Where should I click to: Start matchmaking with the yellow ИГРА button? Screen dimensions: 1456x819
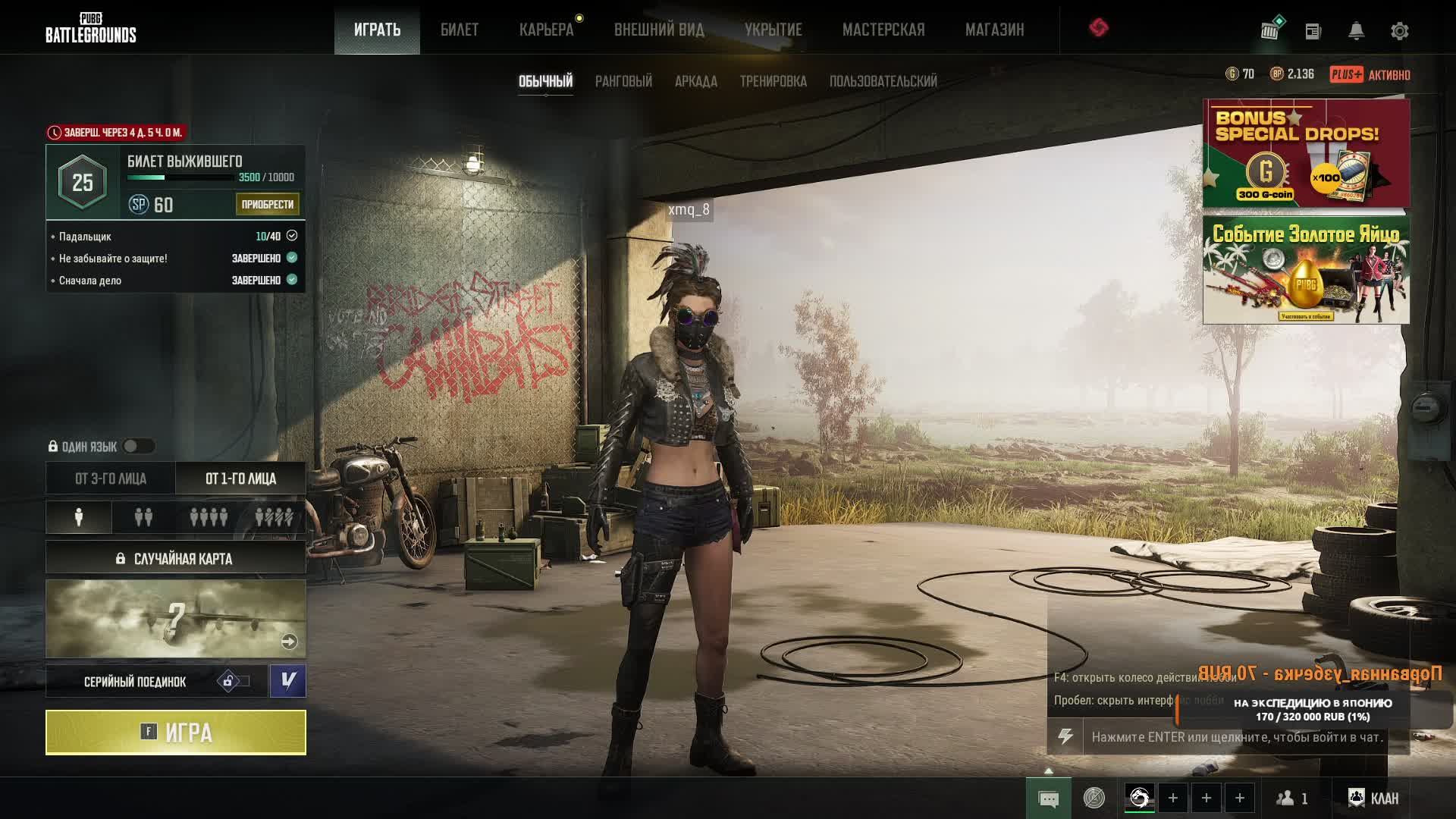pos(176,733)
